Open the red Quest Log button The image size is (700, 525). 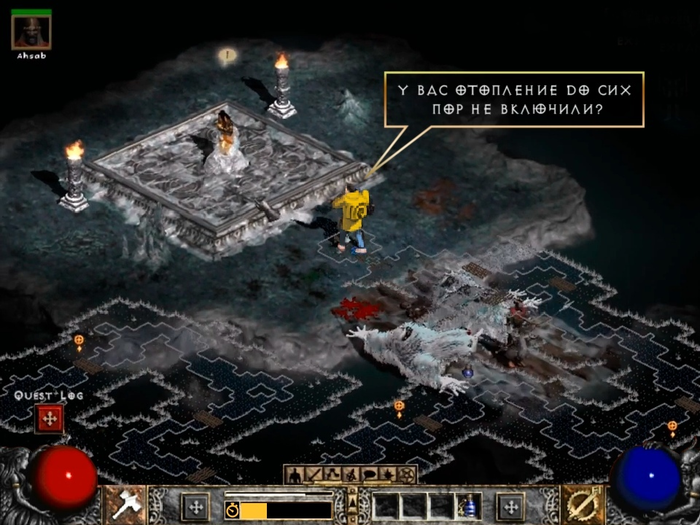pos(48,419)
